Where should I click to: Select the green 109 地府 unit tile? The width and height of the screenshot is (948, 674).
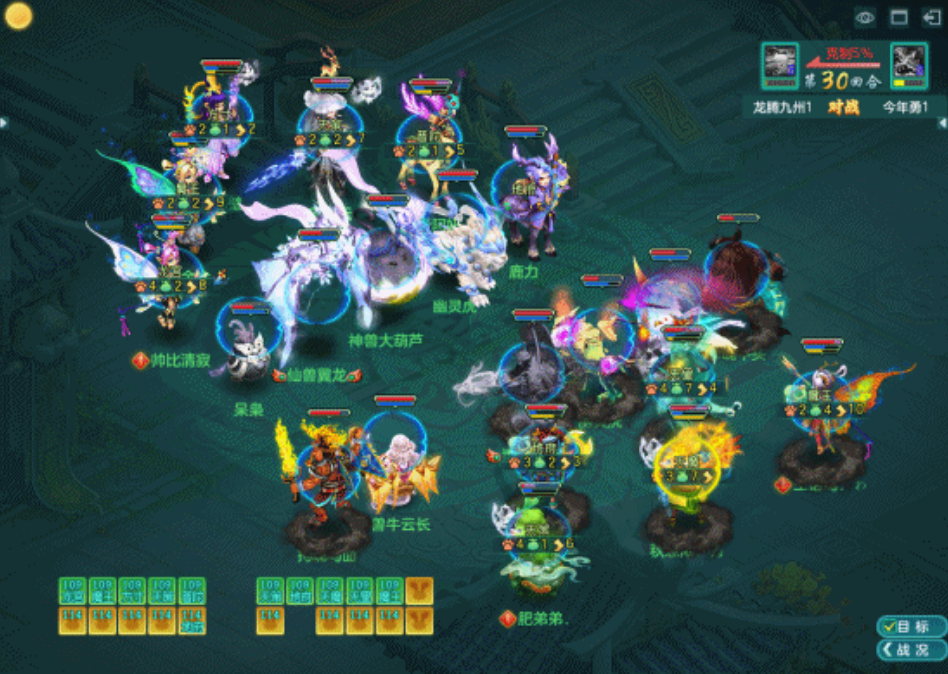pyautogui.click(x=299, y=590)
